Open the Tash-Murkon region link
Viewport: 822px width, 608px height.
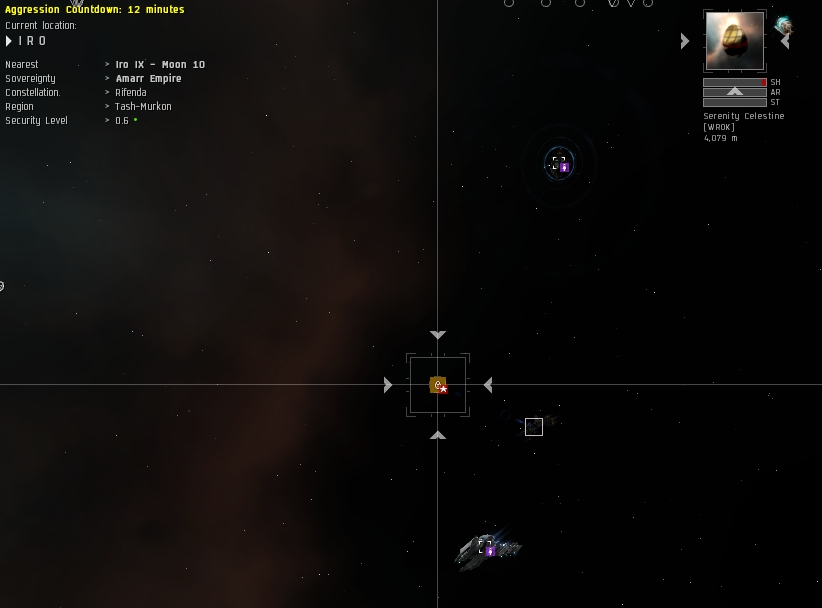pos(143,107)
